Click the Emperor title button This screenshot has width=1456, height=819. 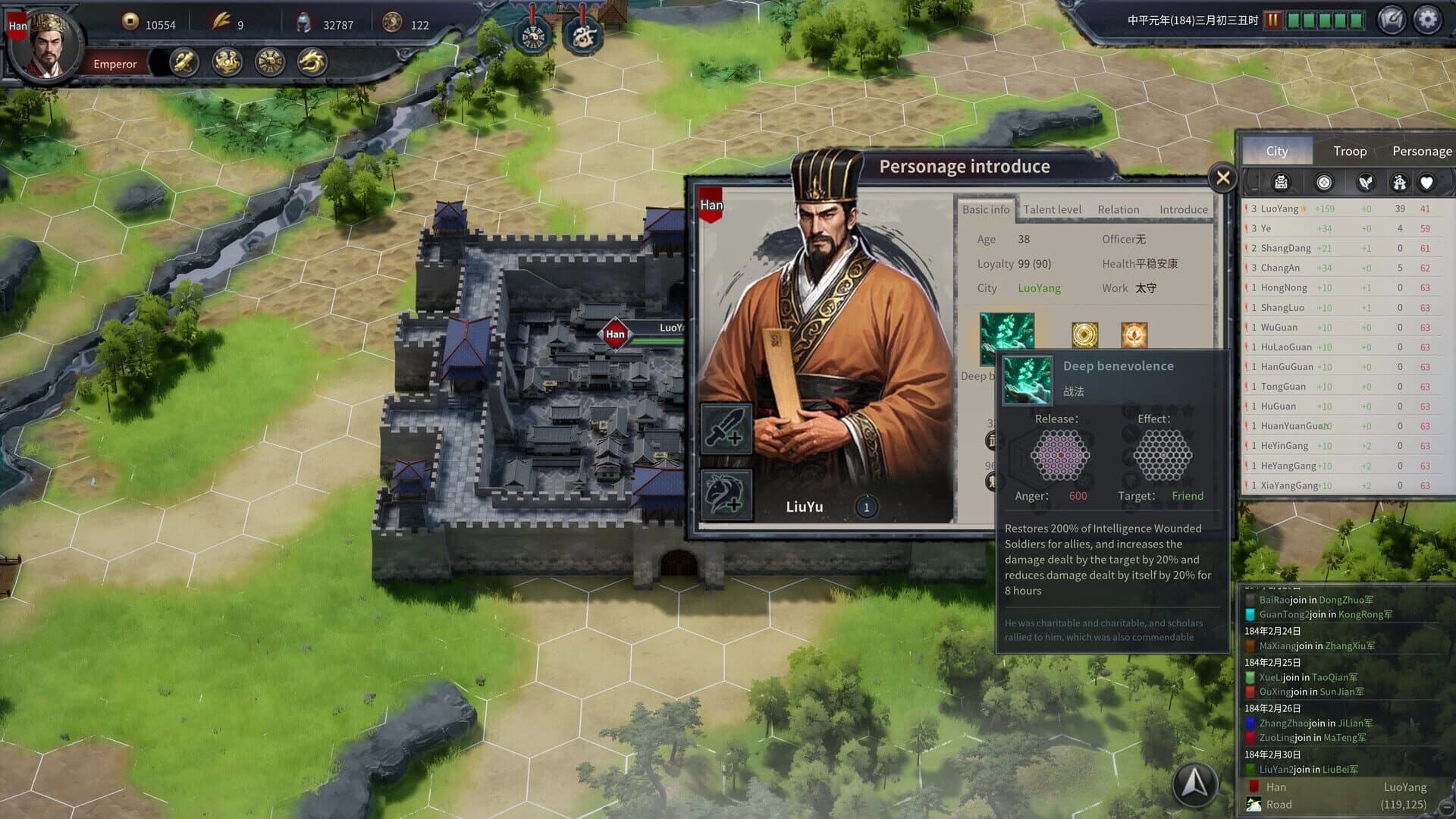(115, 64)
